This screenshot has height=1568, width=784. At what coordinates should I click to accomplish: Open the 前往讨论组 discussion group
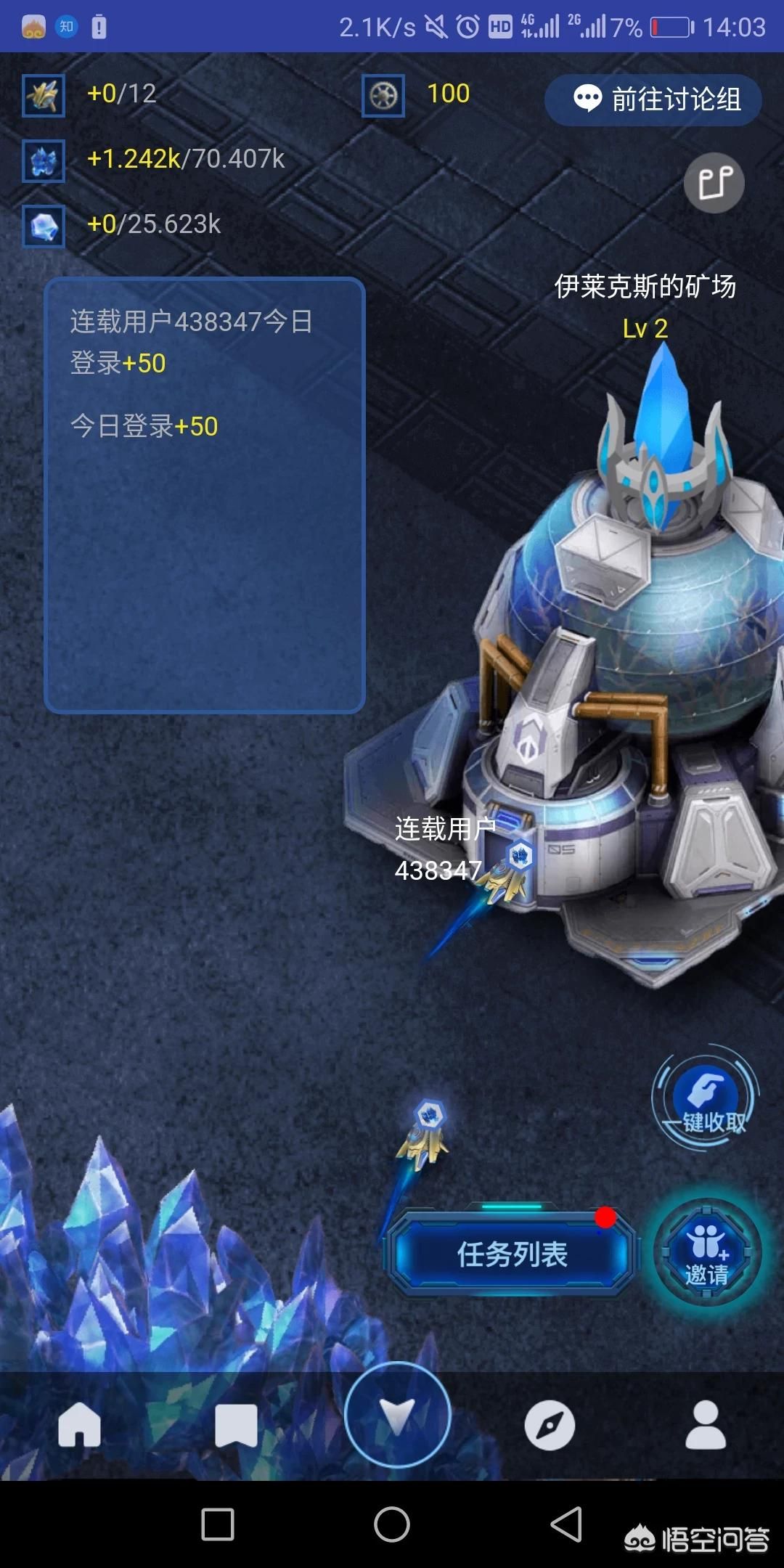(653, 99)
